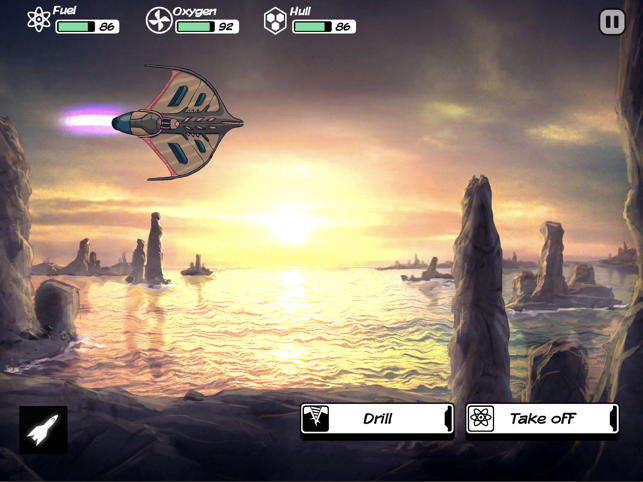Open the rocket ship icon panel
643x482 pixels.
tap(44, 430)
